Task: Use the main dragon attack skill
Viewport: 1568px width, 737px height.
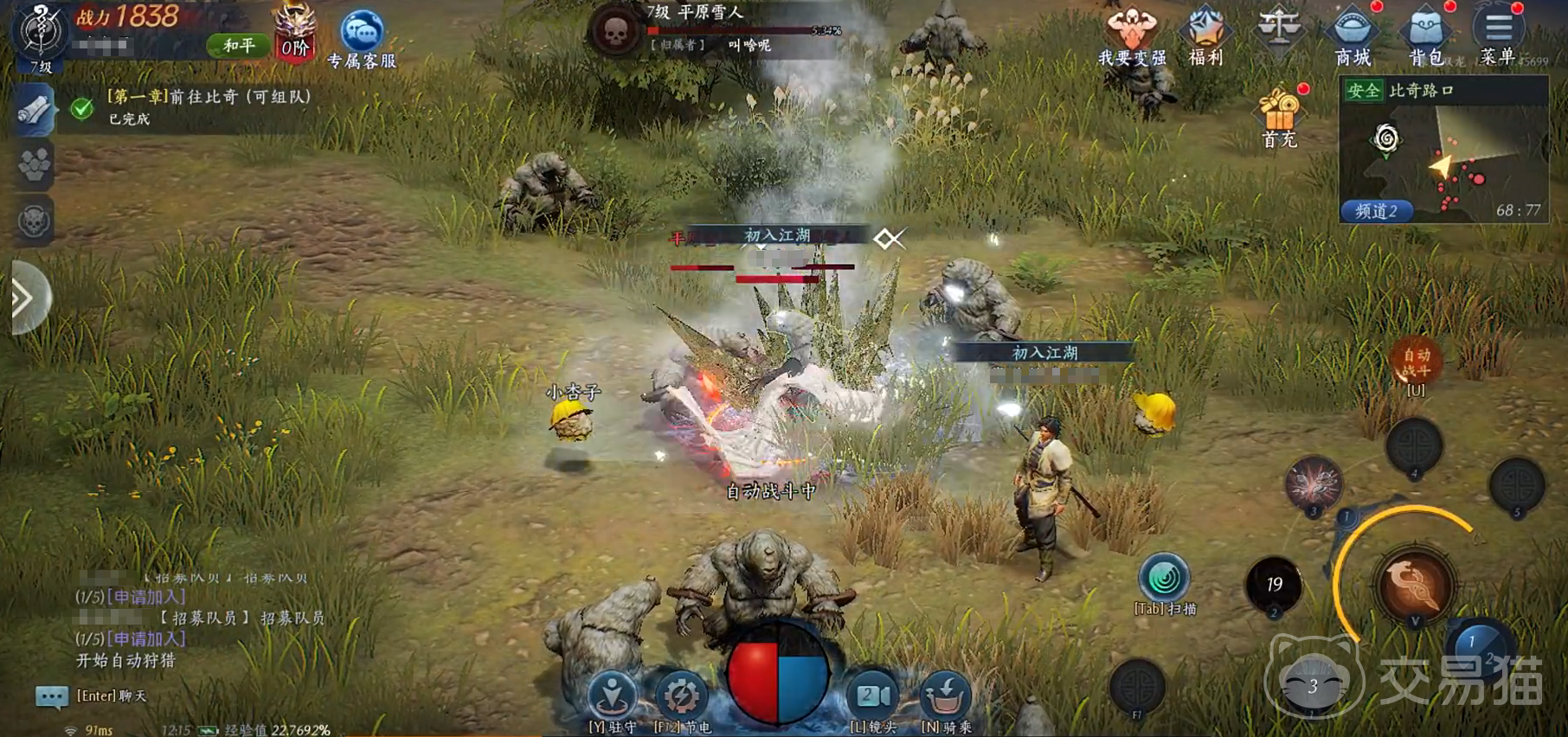Action: [x=1414, y=585]
